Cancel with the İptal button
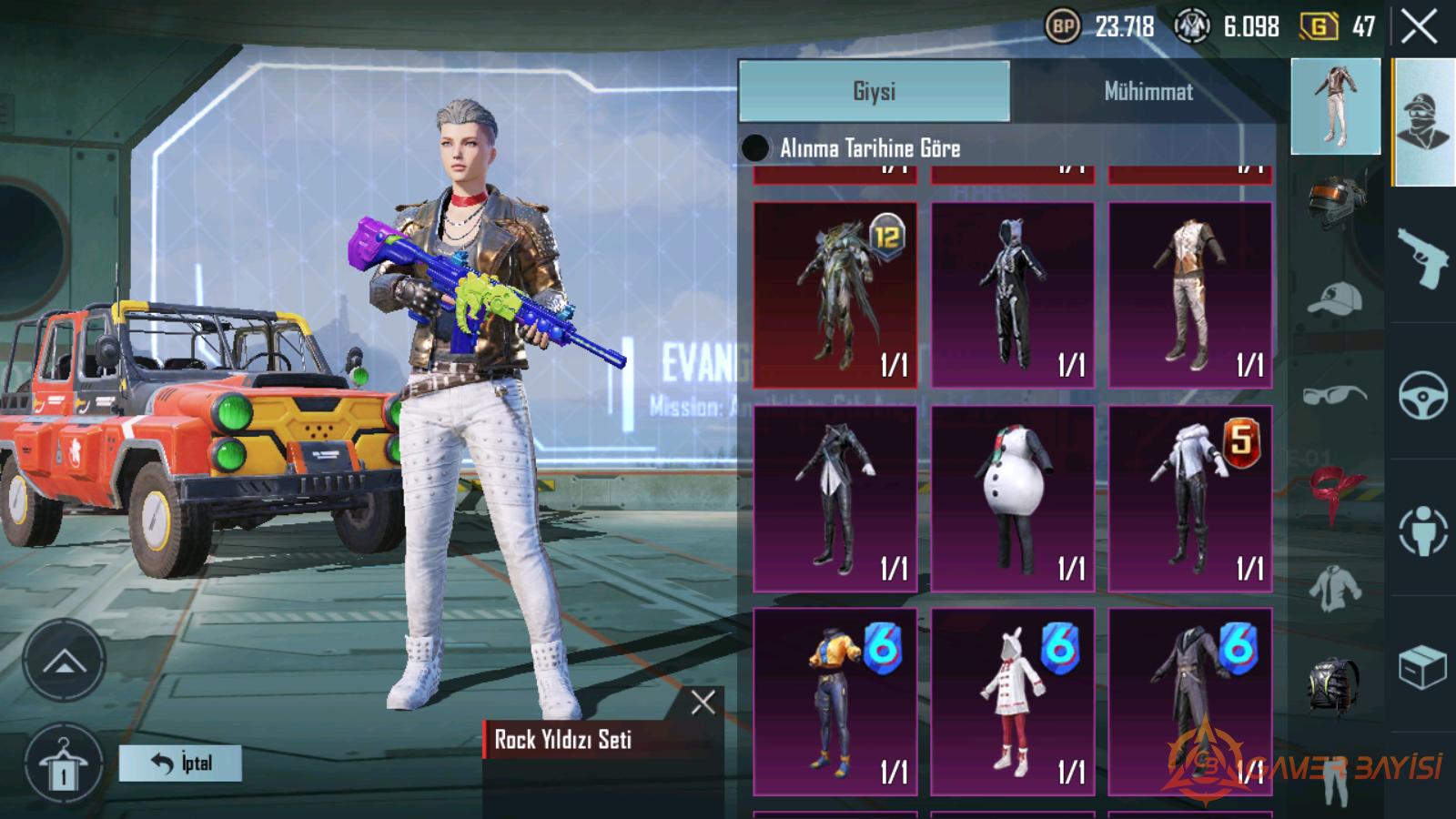 [180, 763]
